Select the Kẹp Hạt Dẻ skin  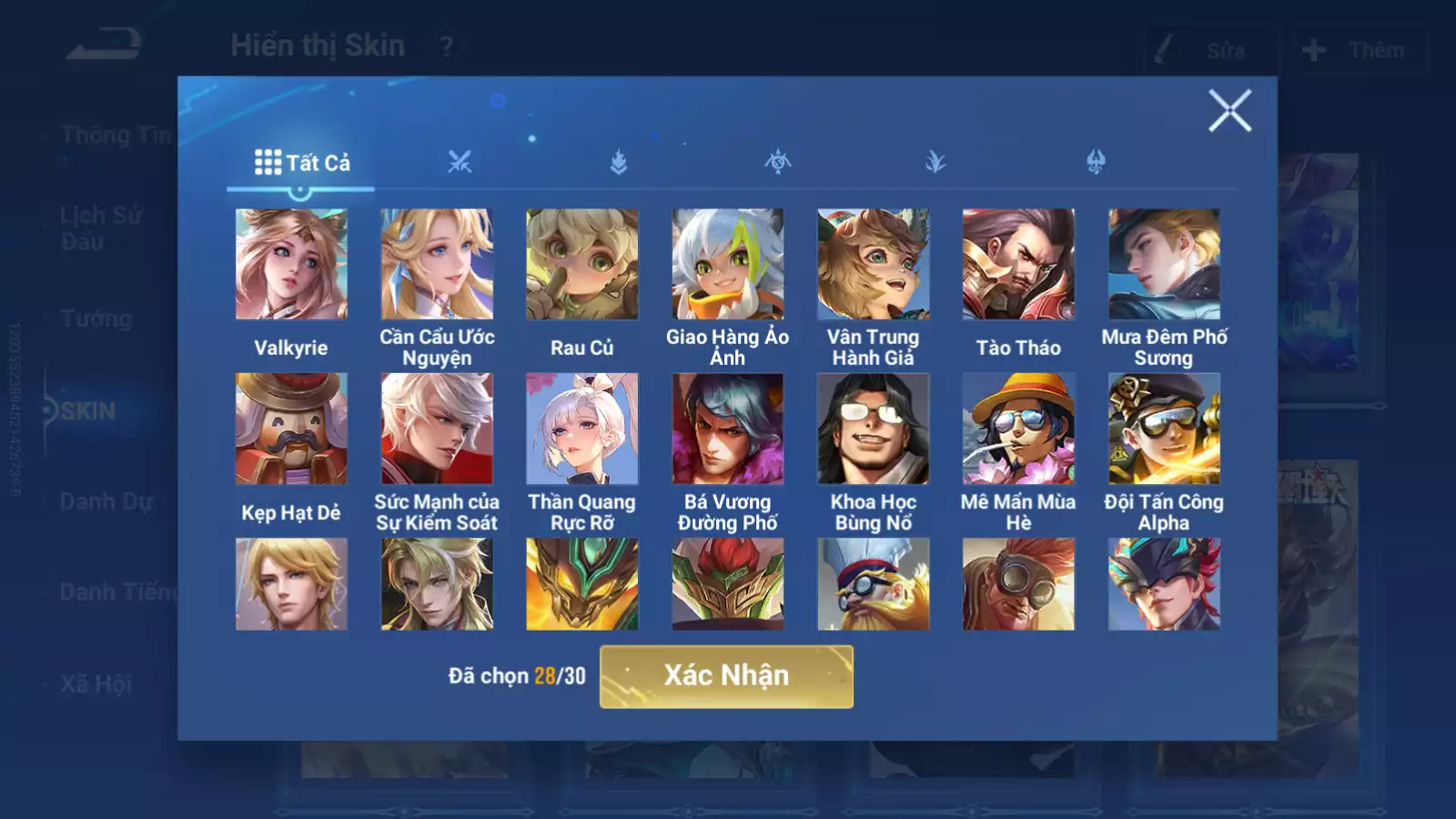pyautogui.click(x=291, y=429)
